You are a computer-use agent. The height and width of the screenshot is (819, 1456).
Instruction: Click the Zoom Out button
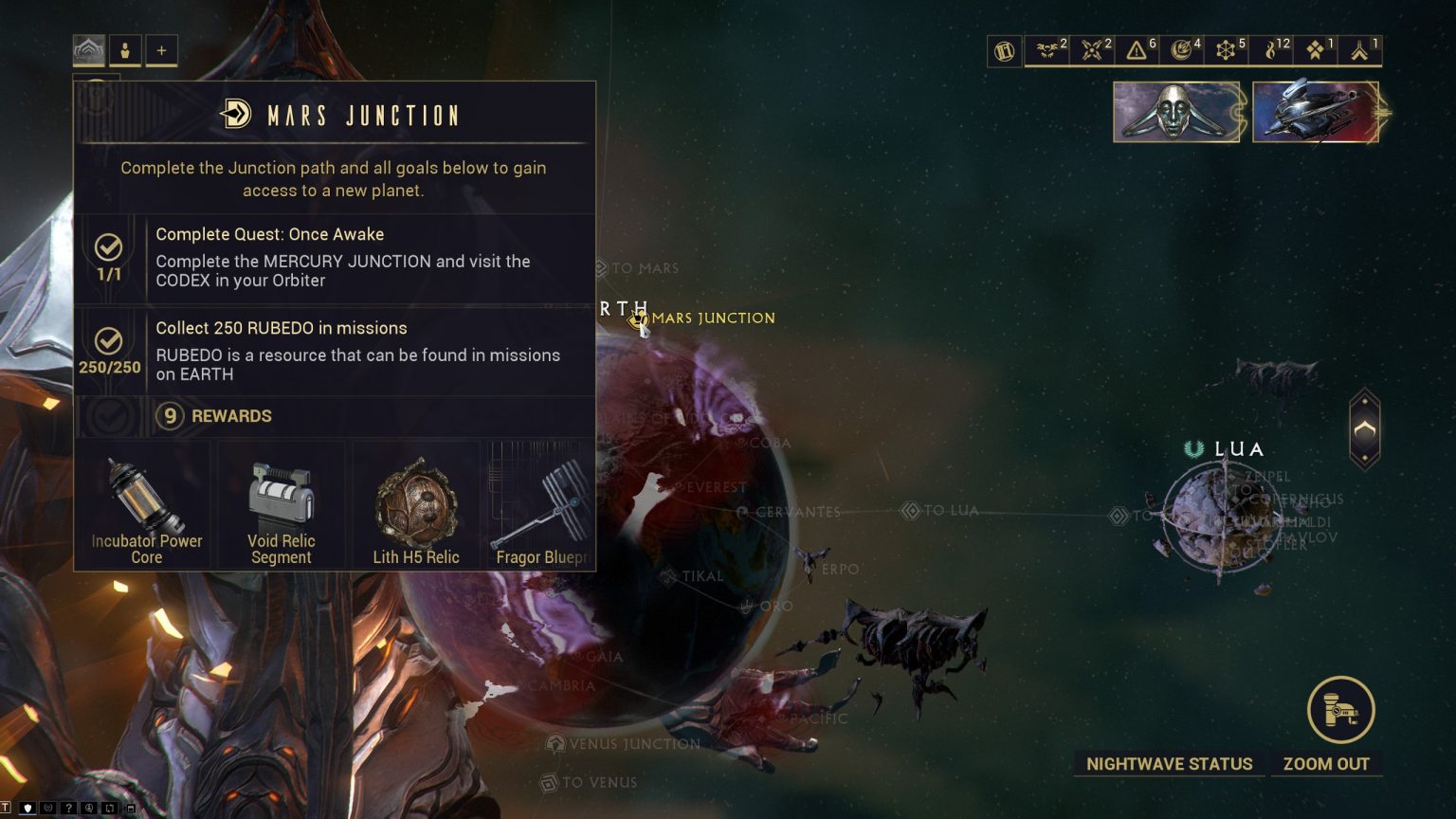(x=1327, y=764)
